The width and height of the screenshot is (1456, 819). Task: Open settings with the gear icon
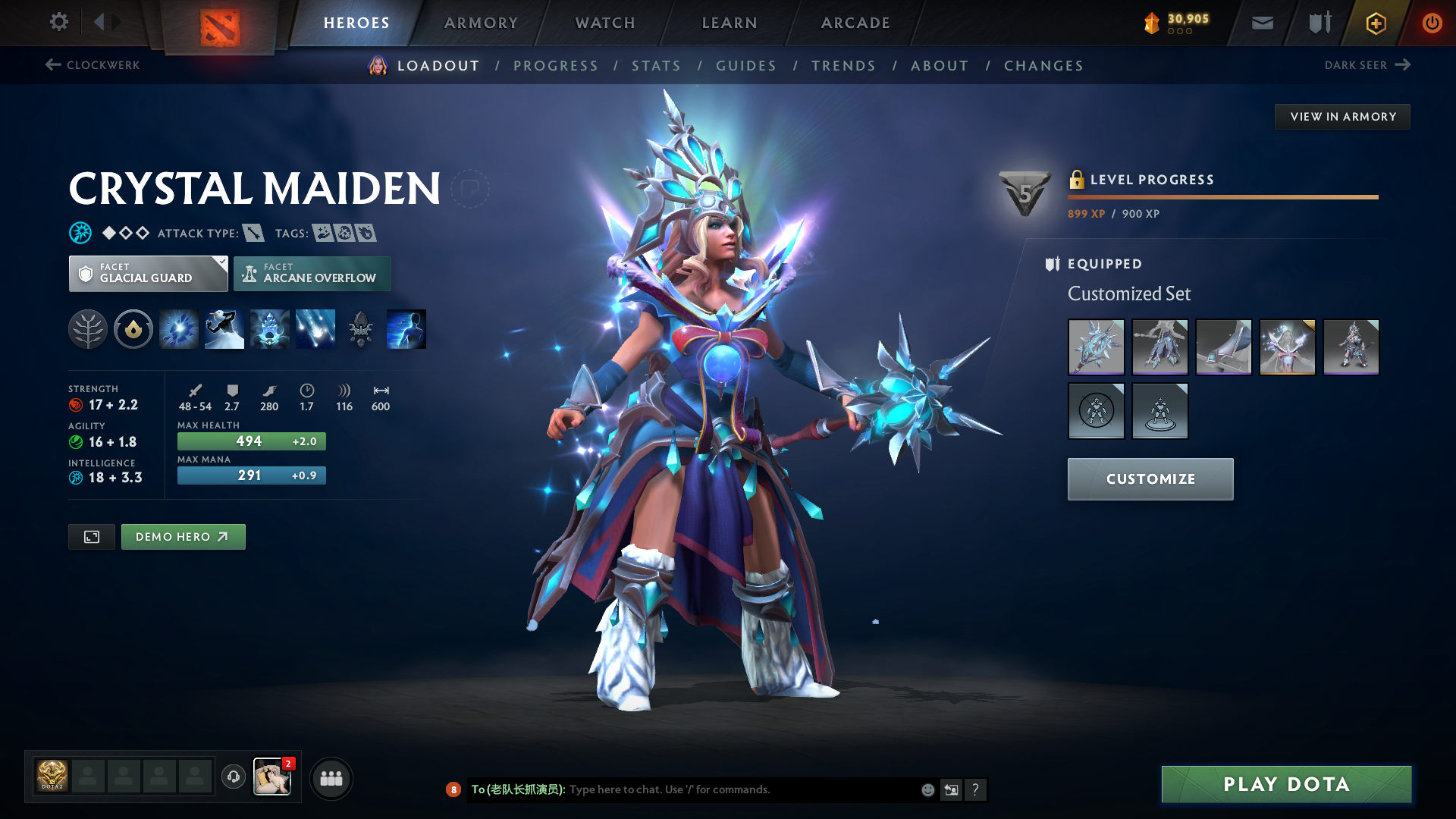58,22
